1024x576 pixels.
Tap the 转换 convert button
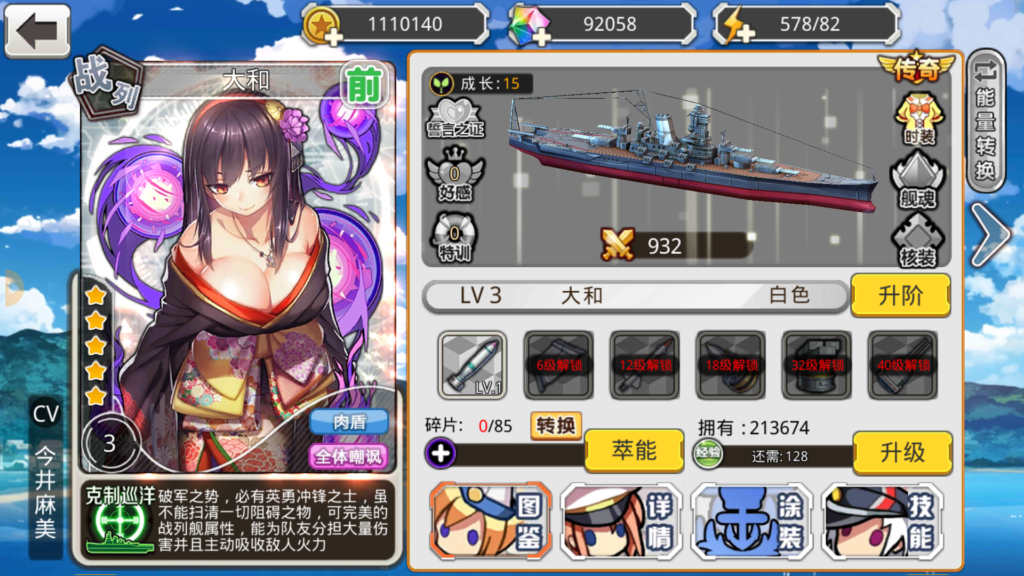pos(556,425)
